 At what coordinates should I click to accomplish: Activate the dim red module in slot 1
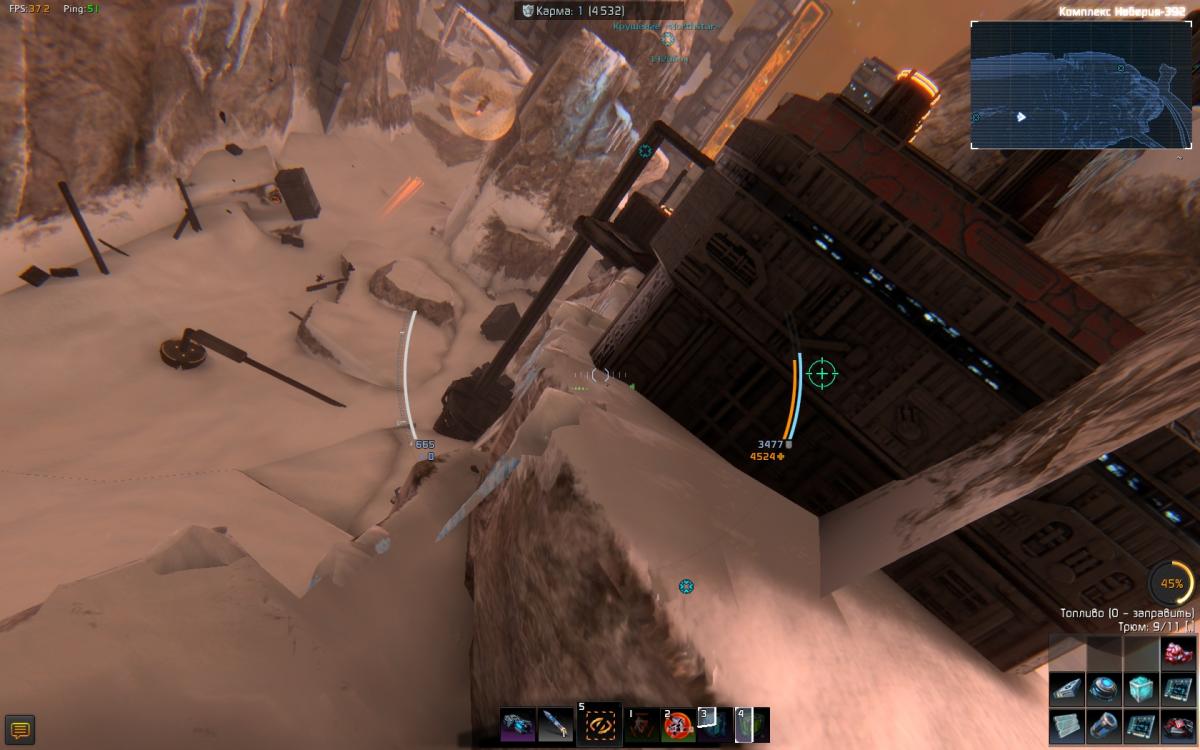[641, 725]
